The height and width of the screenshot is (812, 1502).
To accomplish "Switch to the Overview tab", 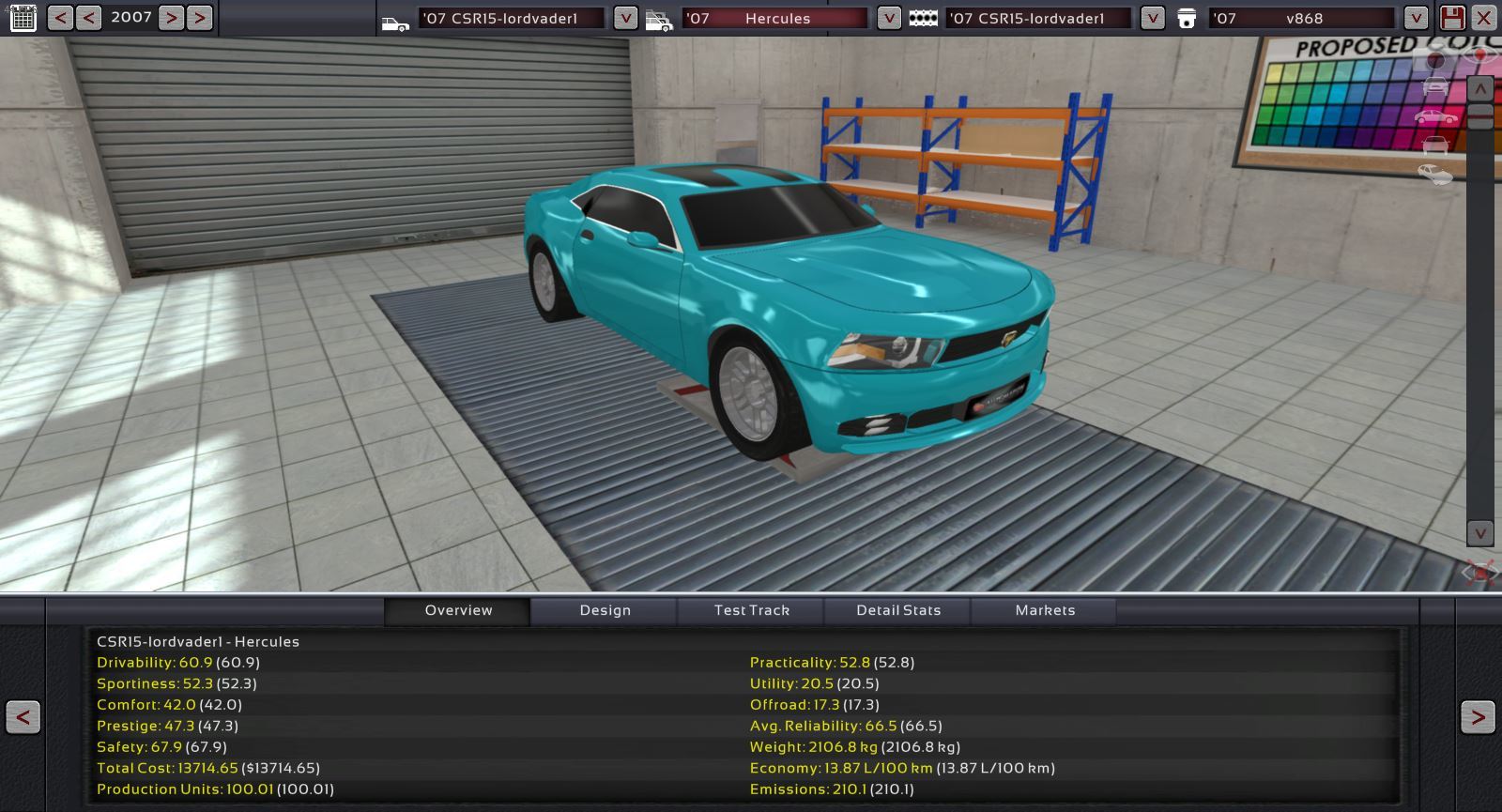I will pyautogui.click(x=458, y=610).
